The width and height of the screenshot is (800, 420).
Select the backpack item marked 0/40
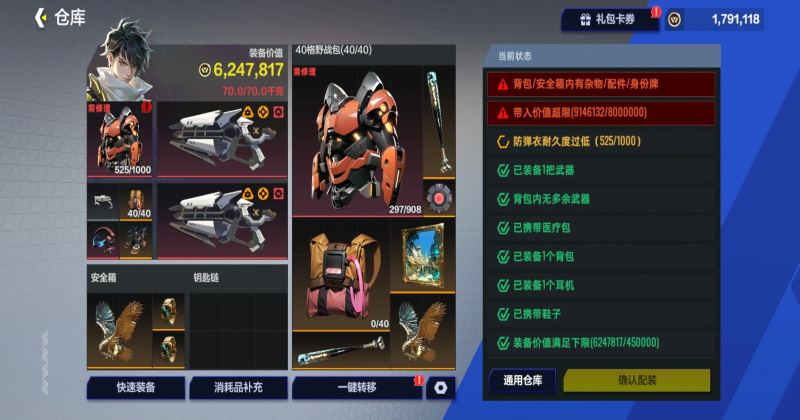(x=341, y=276)
